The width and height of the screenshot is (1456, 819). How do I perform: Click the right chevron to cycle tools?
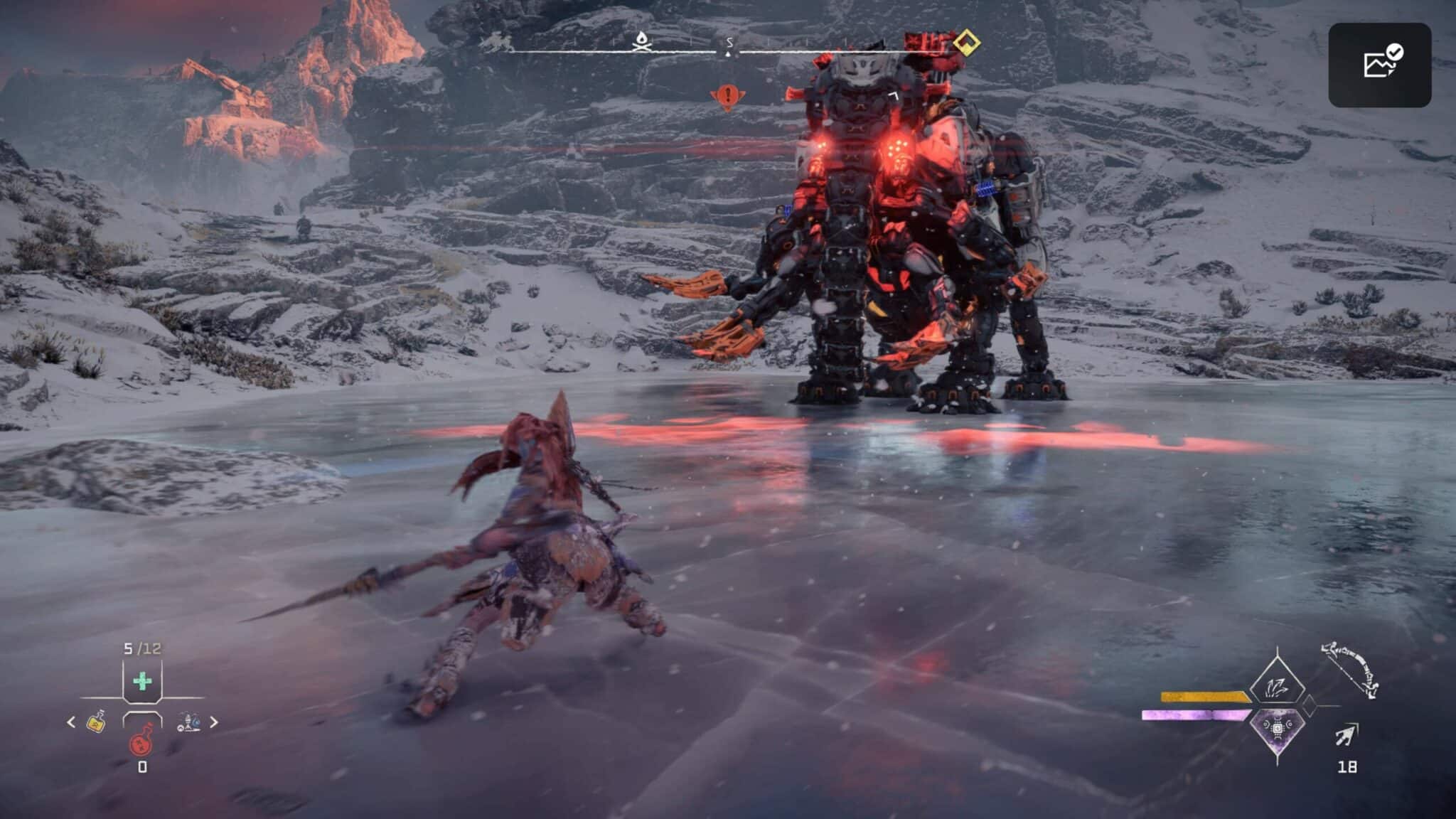click(x=214, y=723)
